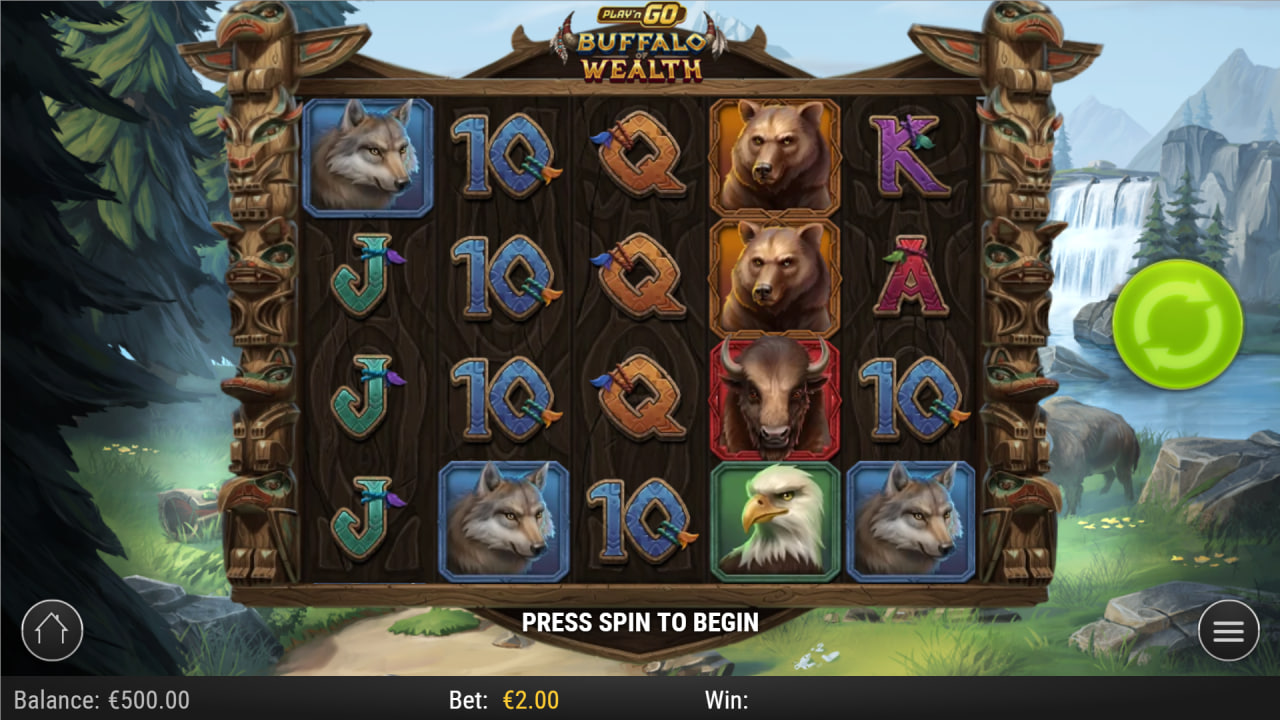Click the Play'n GO logo

tap(640, 13)
